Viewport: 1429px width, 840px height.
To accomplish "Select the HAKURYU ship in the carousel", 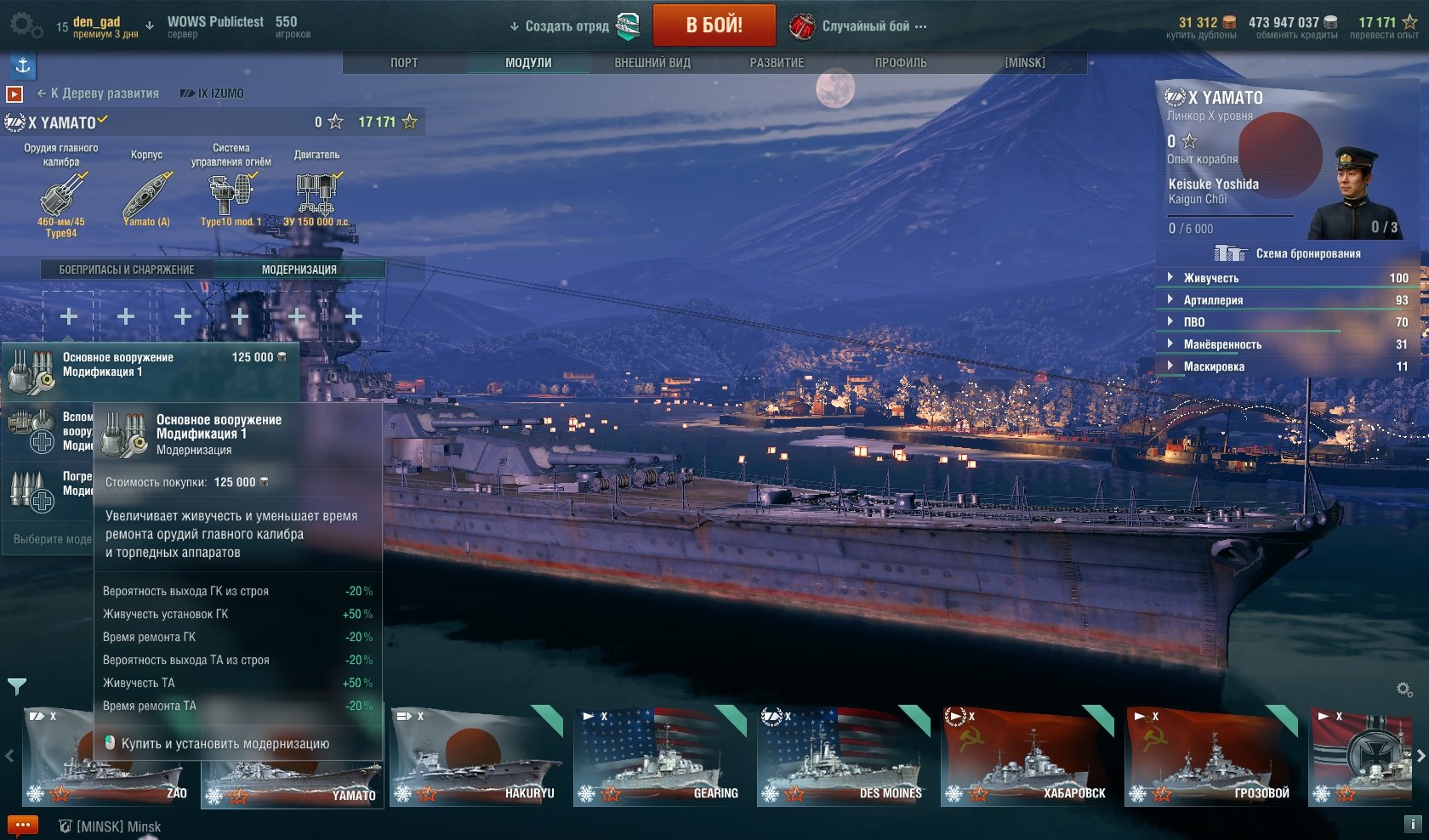I will click(x=476, y=757).
